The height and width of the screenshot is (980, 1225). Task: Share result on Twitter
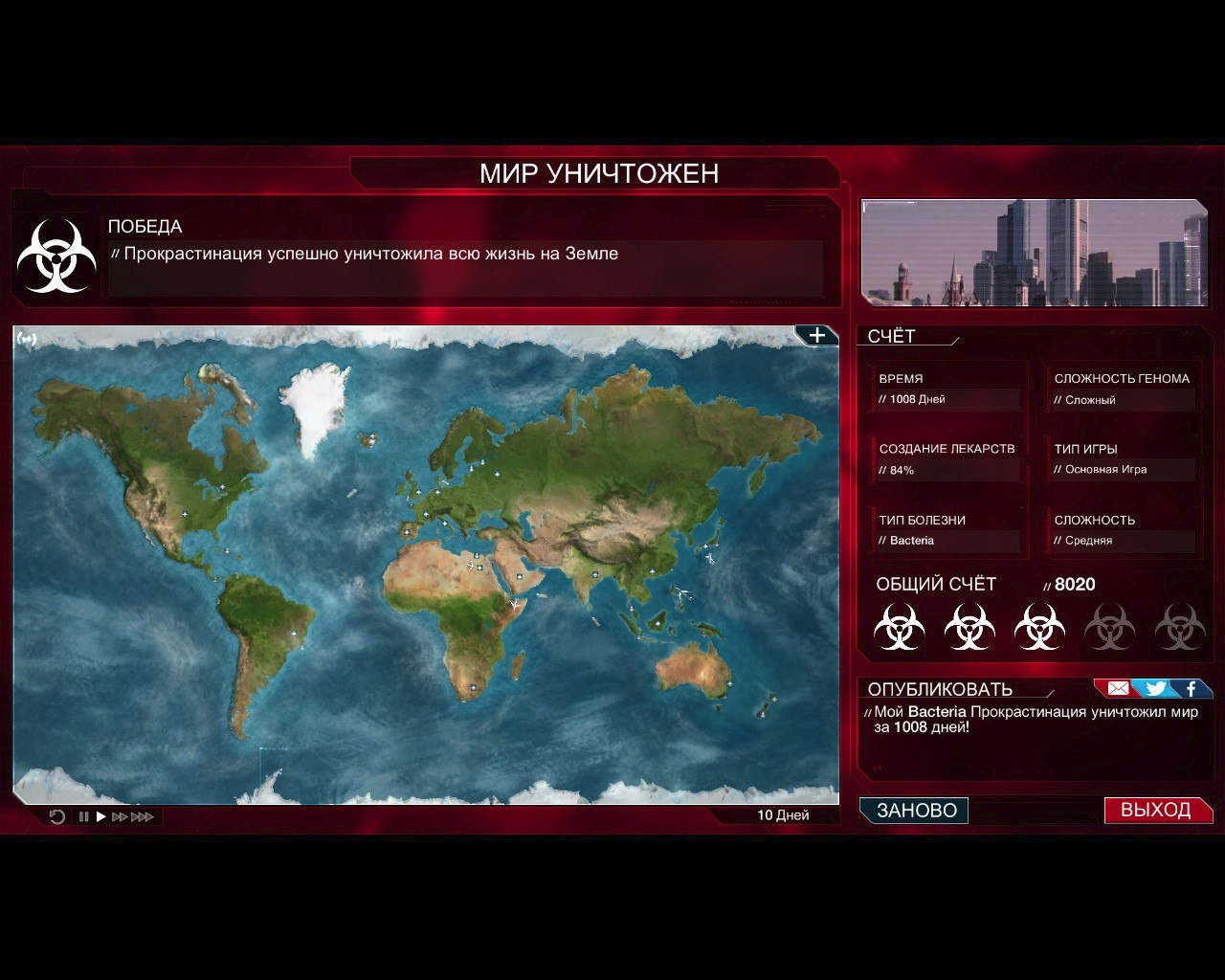point(1155,688)
